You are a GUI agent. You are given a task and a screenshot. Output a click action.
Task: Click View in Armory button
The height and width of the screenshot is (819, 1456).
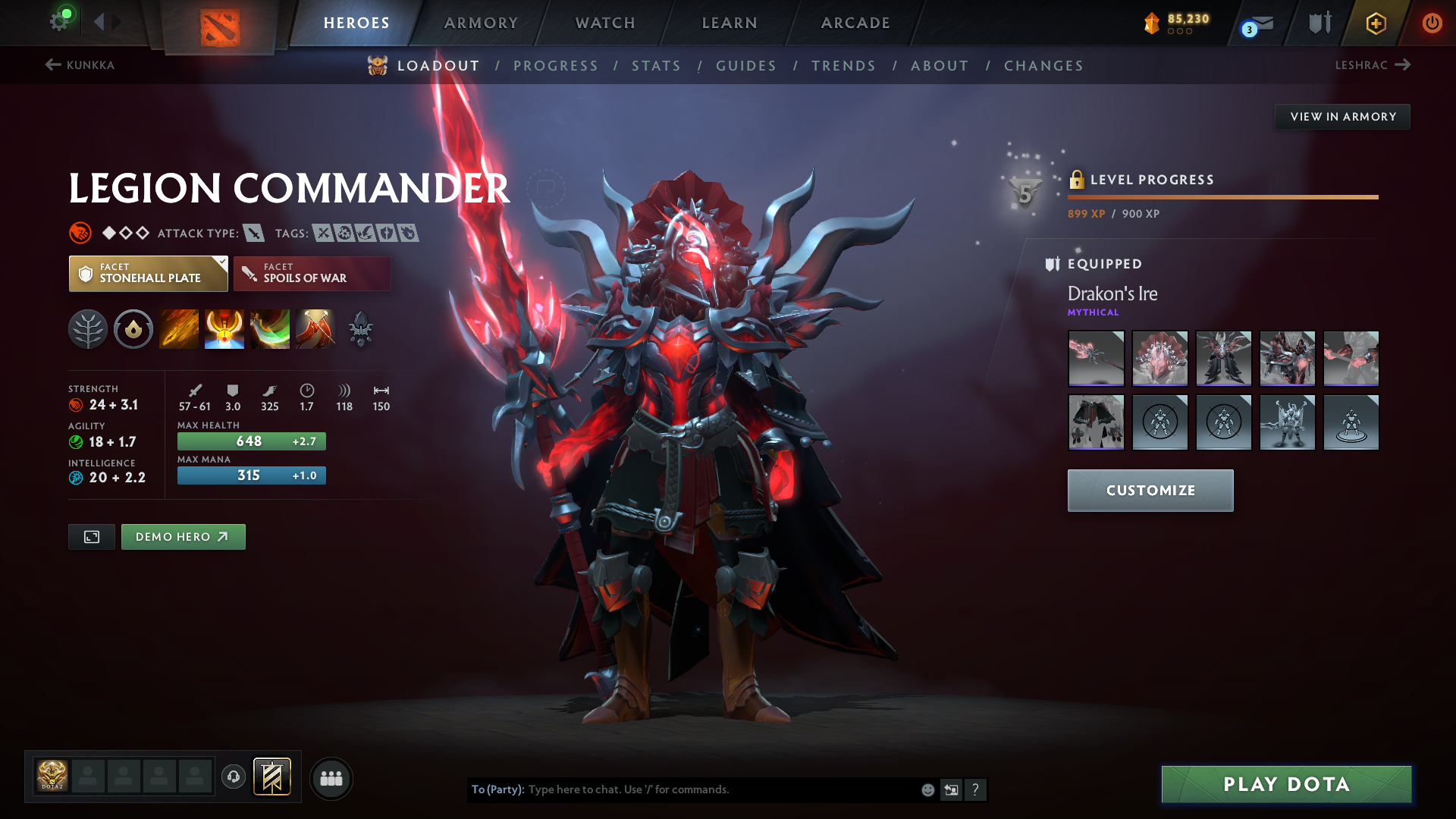click(x=1342, y=117)
